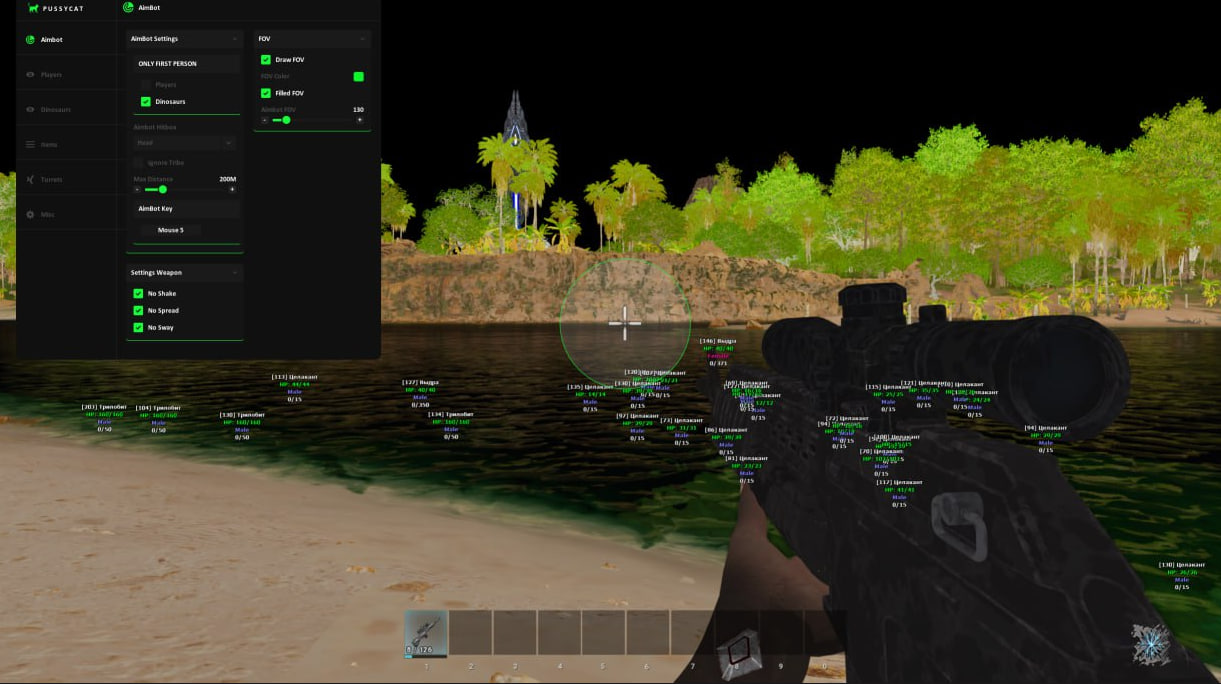Untick the Dinosaurs checkbox in AimBot Settings

(146, 102)
